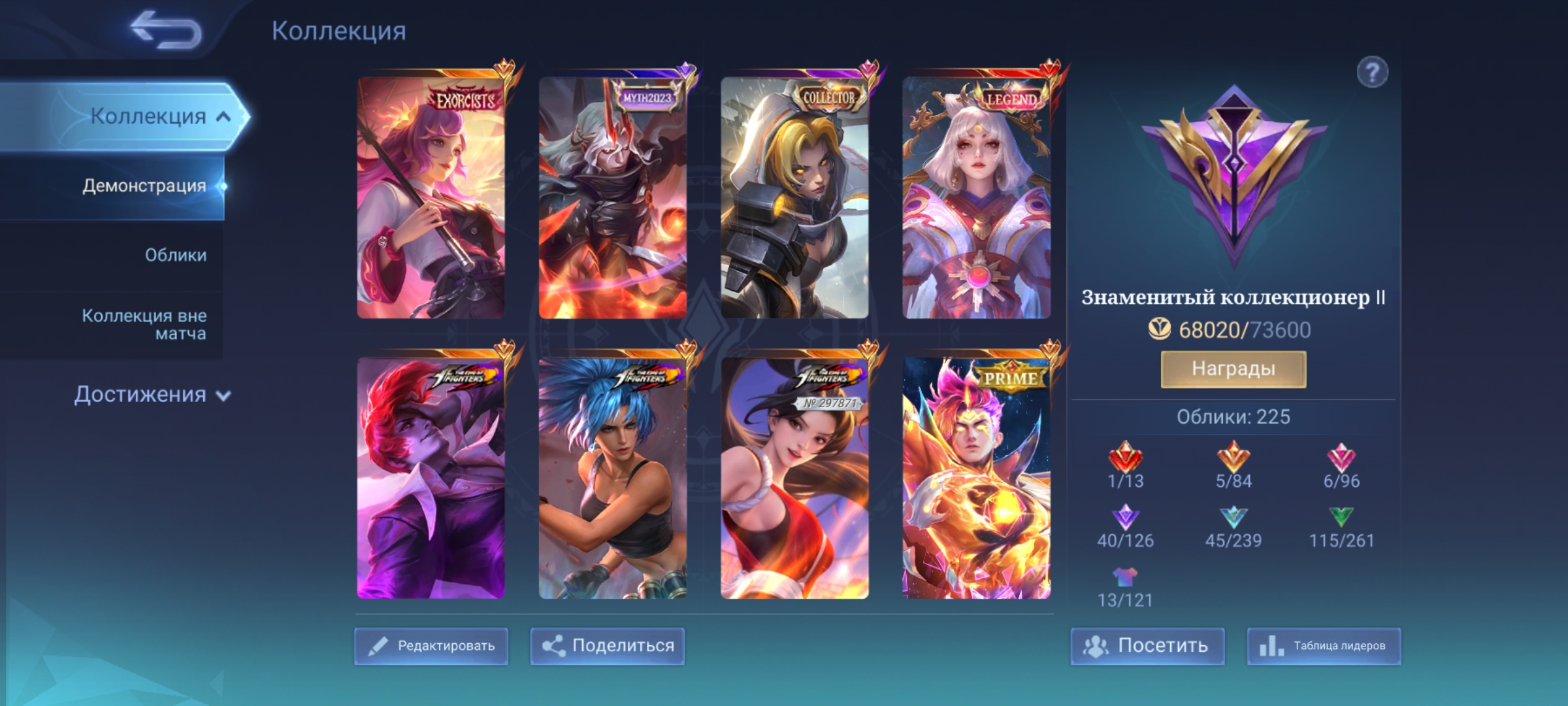Open the Таблица лидеров leaderboard
Viewport: 1568px width, 706px height.
pyautogui.click(x=1324, y=646)
